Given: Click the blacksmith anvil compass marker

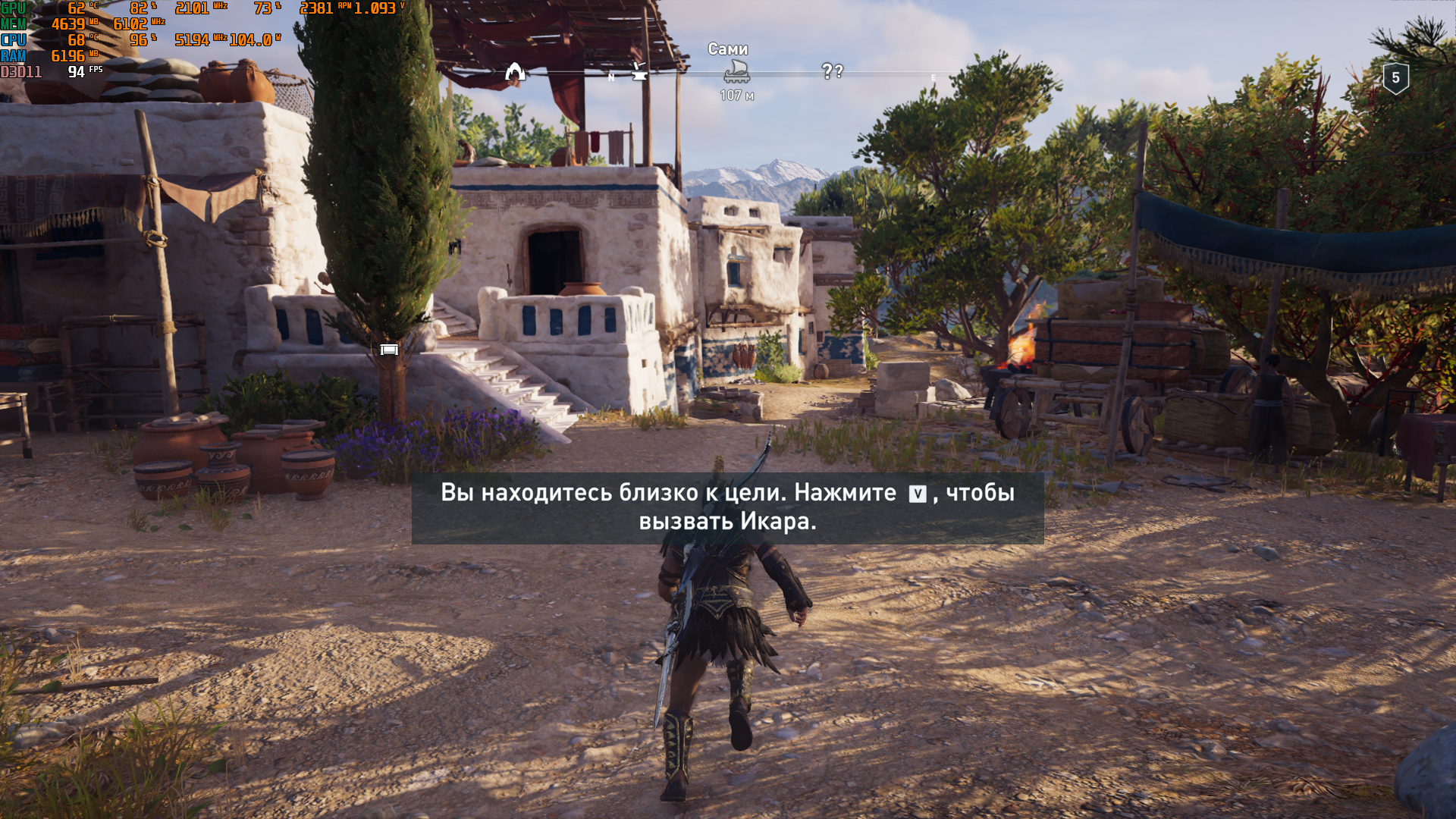Looking at the screenshot, I should coord(639,71).
